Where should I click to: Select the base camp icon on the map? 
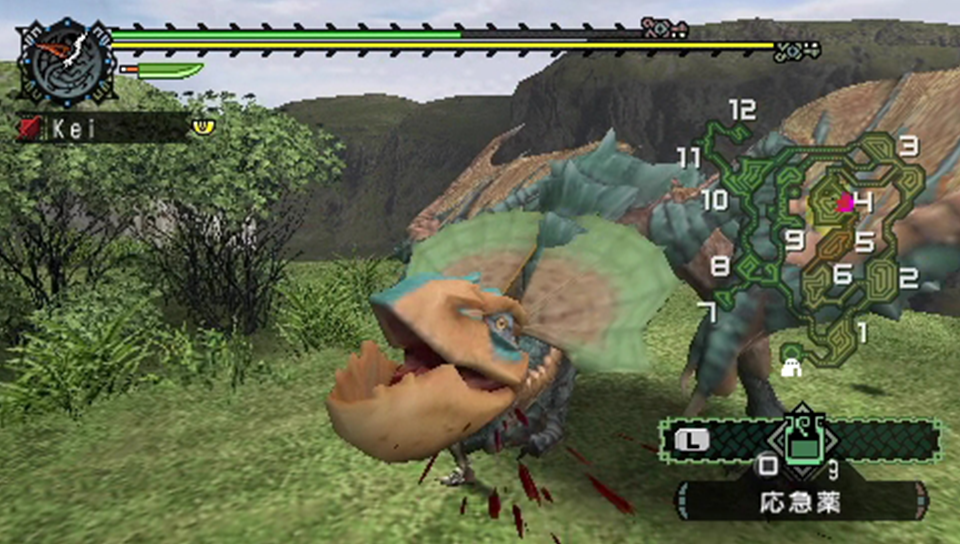(x=792, y=361)
